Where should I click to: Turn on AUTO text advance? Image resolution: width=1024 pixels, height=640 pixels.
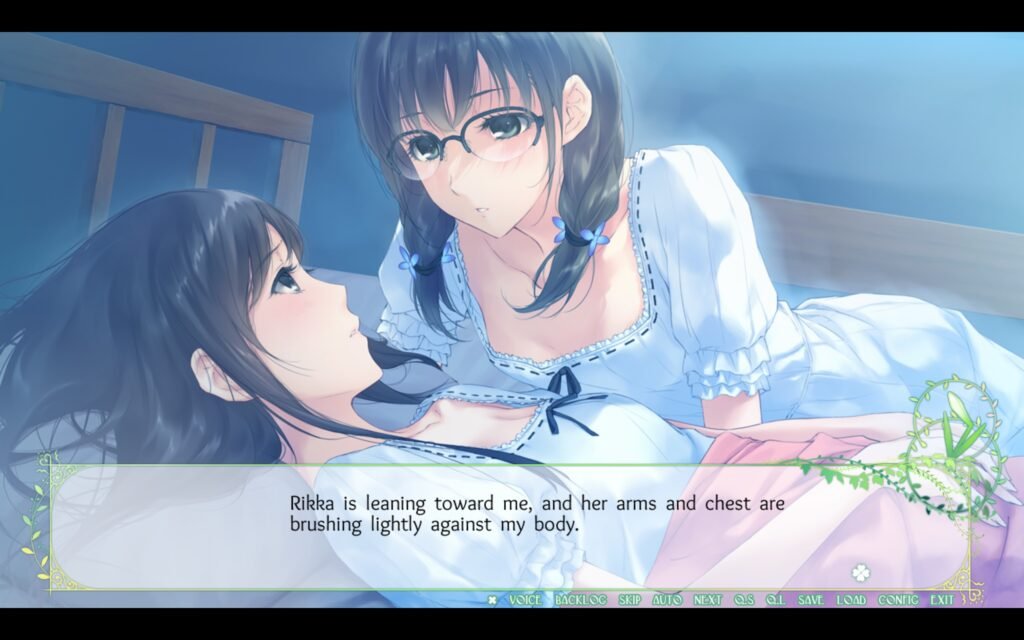click(667, 600)
